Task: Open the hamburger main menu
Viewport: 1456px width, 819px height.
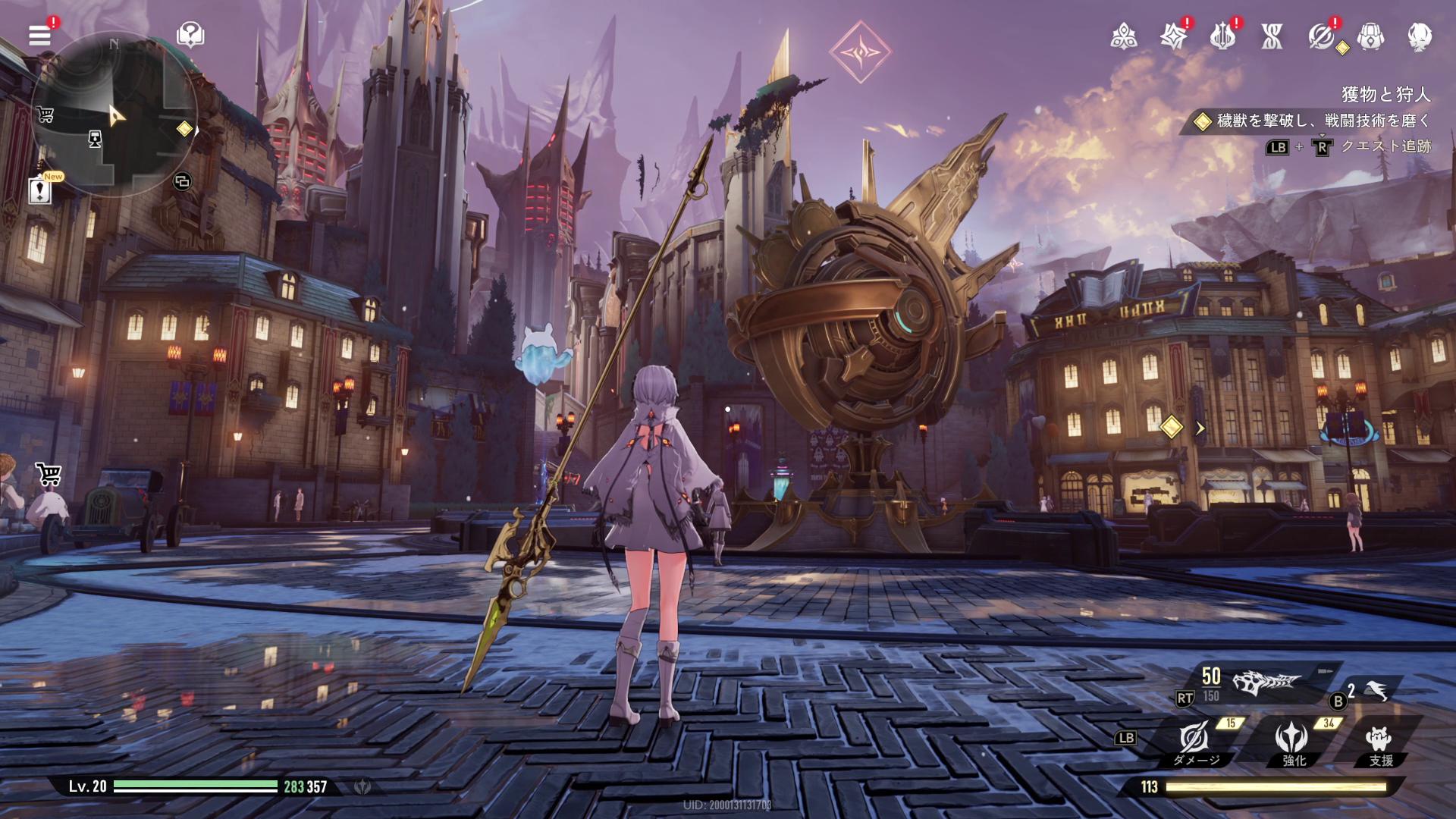Action: (39, 35)
